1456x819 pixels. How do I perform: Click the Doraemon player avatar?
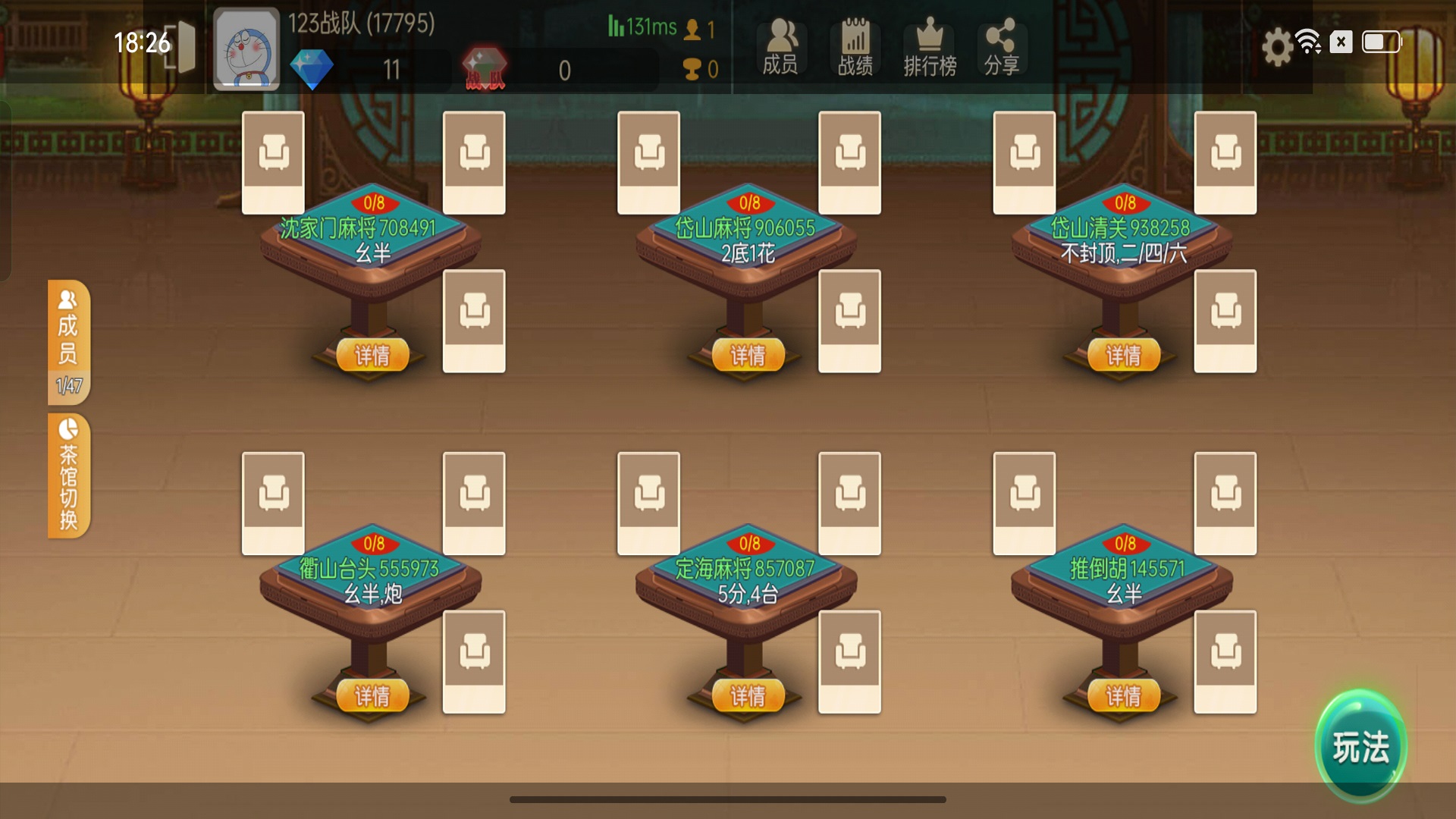pos(246,49)
